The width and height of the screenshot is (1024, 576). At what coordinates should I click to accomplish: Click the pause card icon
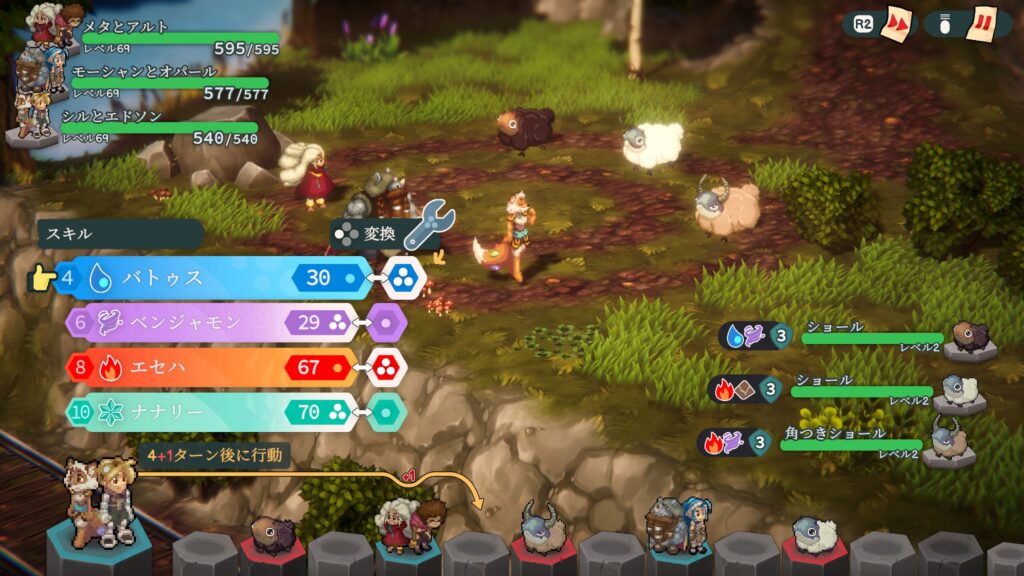pyautogui.click(x=981, y=23)
